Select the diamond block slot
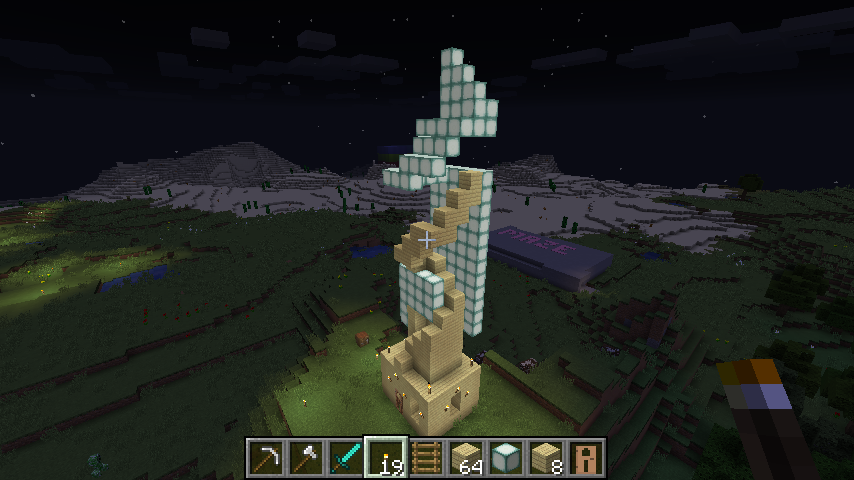 pos(506,457)
